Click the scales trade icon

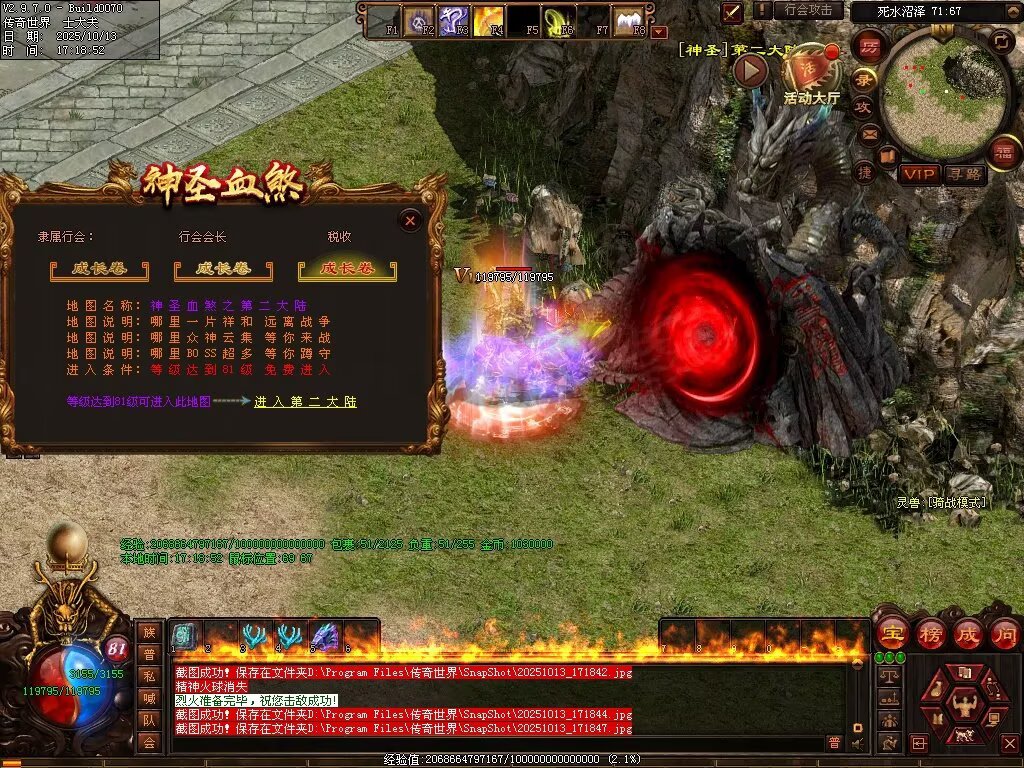tap(888, 675)
